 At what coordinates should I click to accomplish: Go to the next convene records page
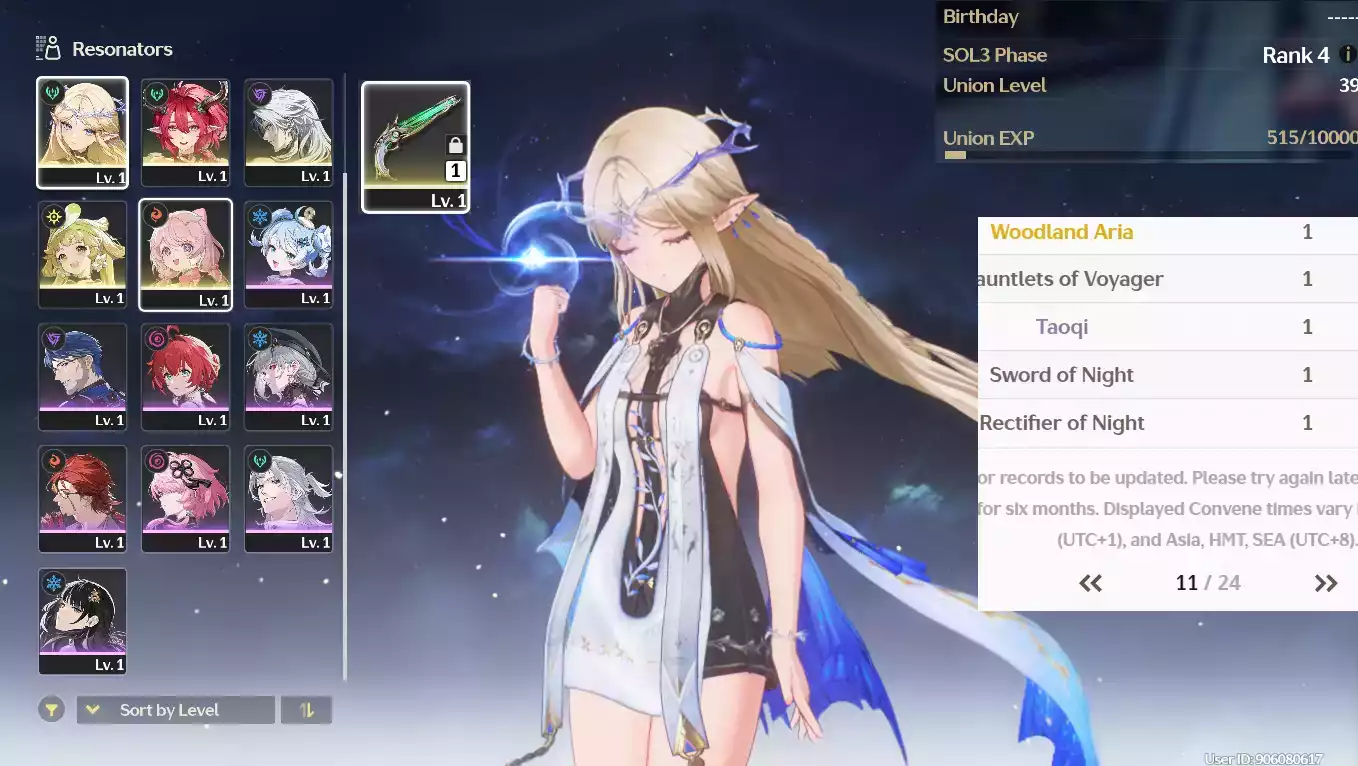coord(1326,583)
